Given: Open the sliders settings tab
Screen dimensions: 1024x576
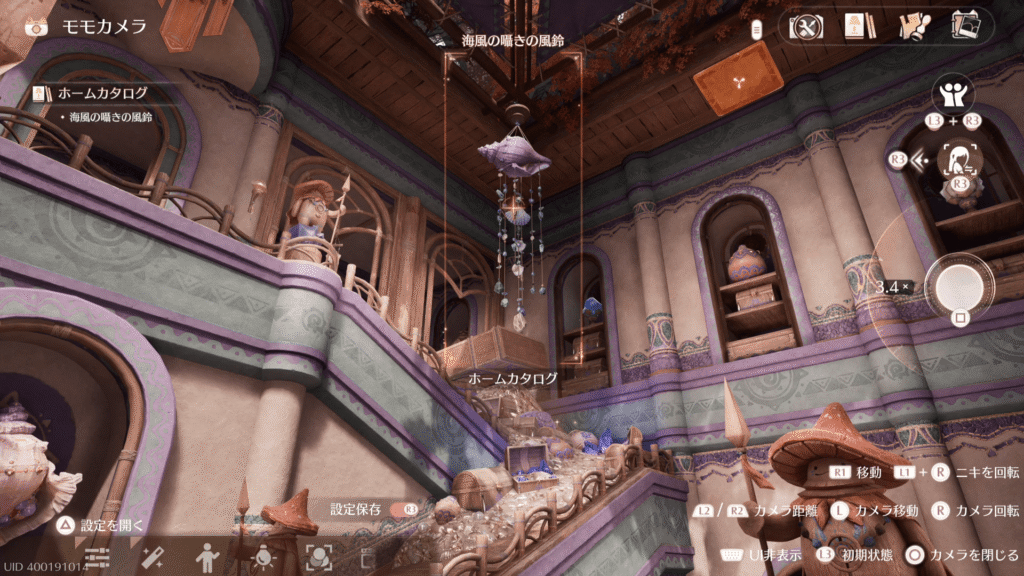Looking at the screenshot, I should tap(97, 555).
